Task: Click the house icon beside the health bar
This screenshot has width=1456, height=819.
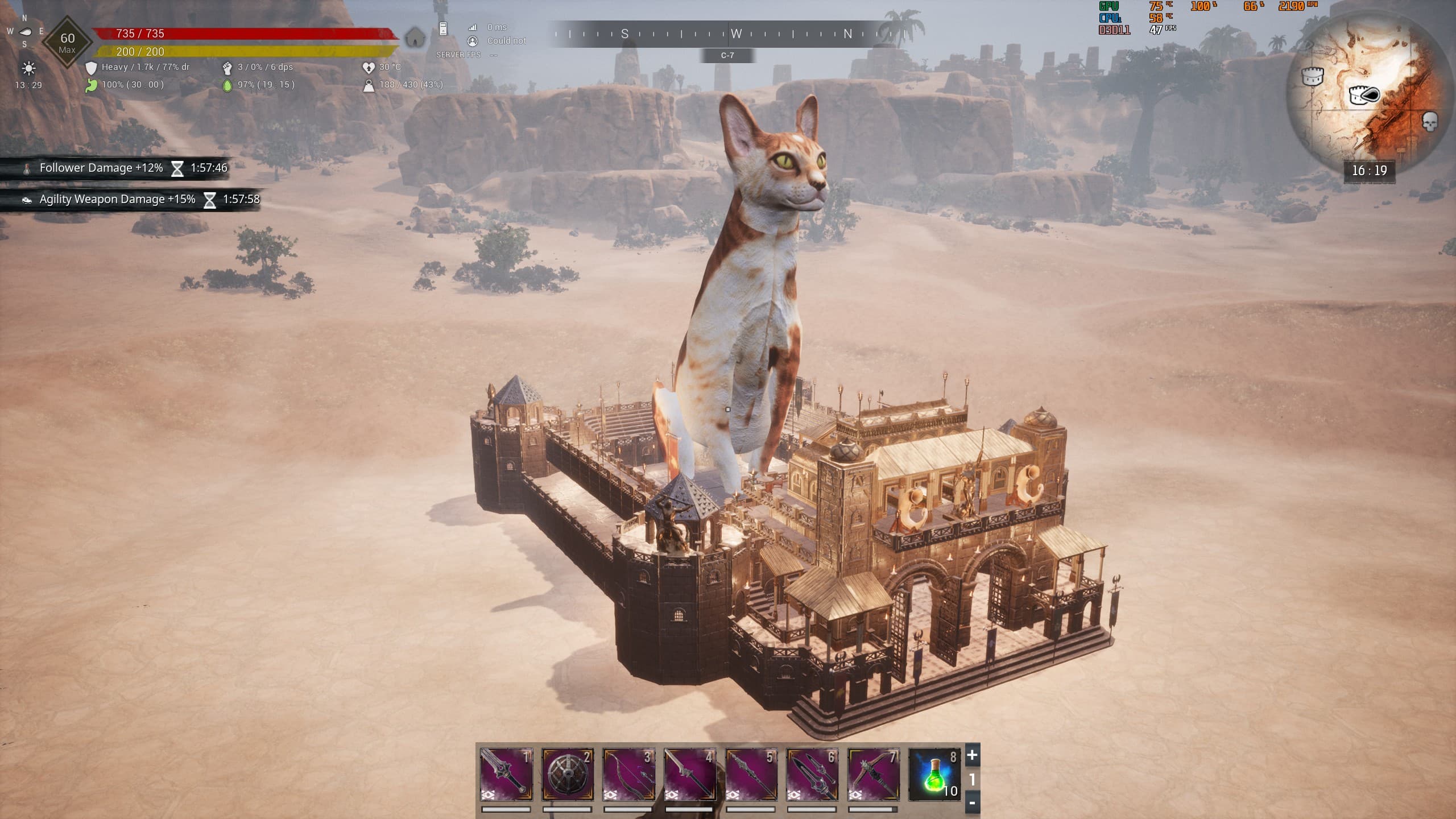Action: click(x=416, y=38)
